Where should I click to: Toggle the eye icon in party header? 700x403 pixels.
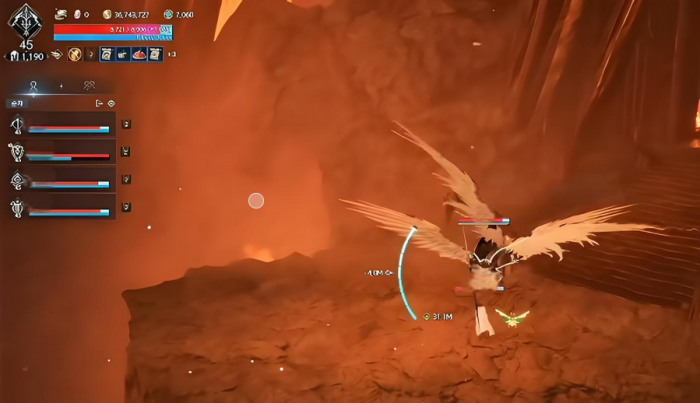point(111,103)
